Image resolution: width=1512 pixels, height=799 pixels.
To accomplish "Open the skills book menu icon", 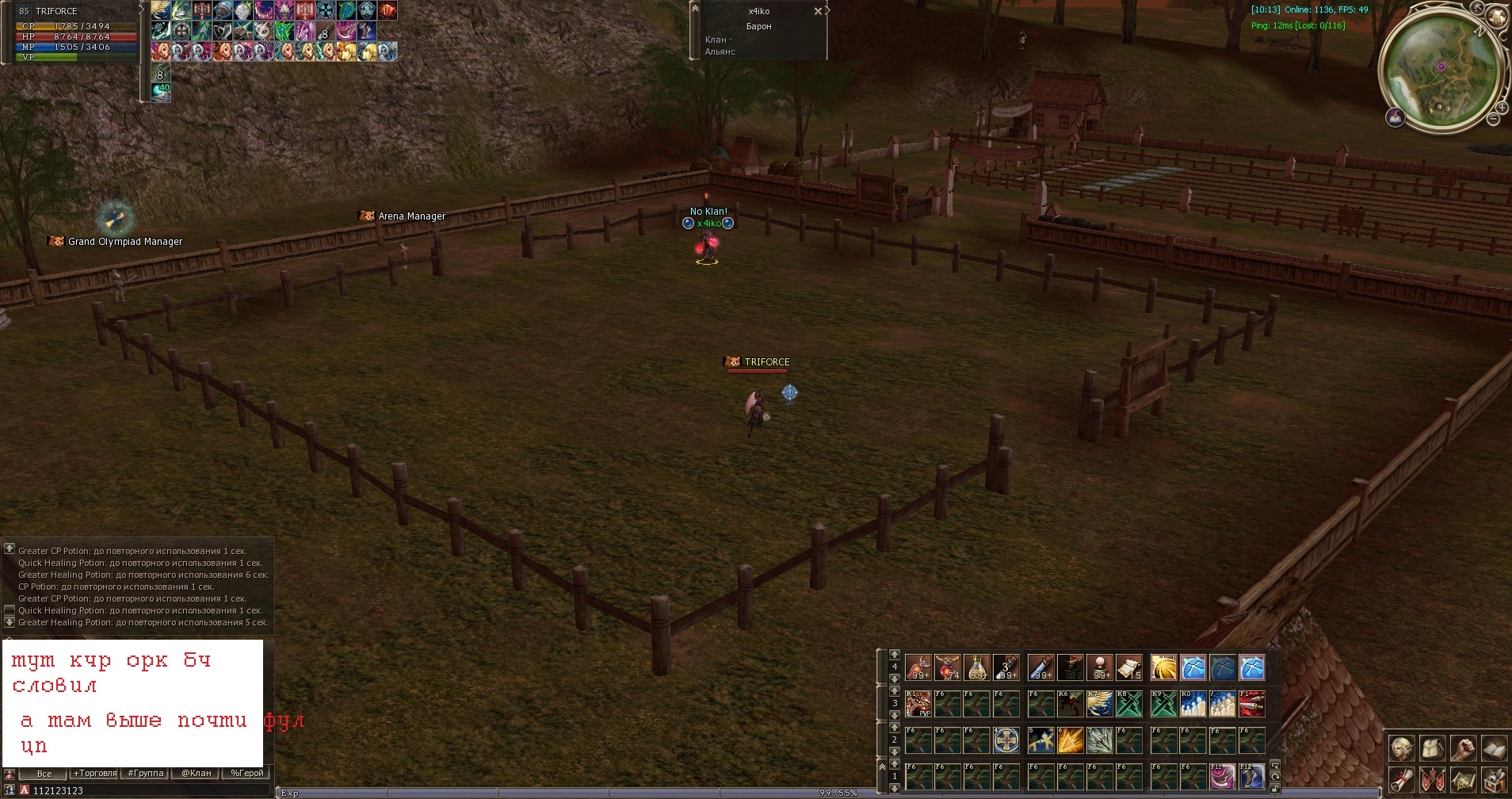I will 1494,747.
